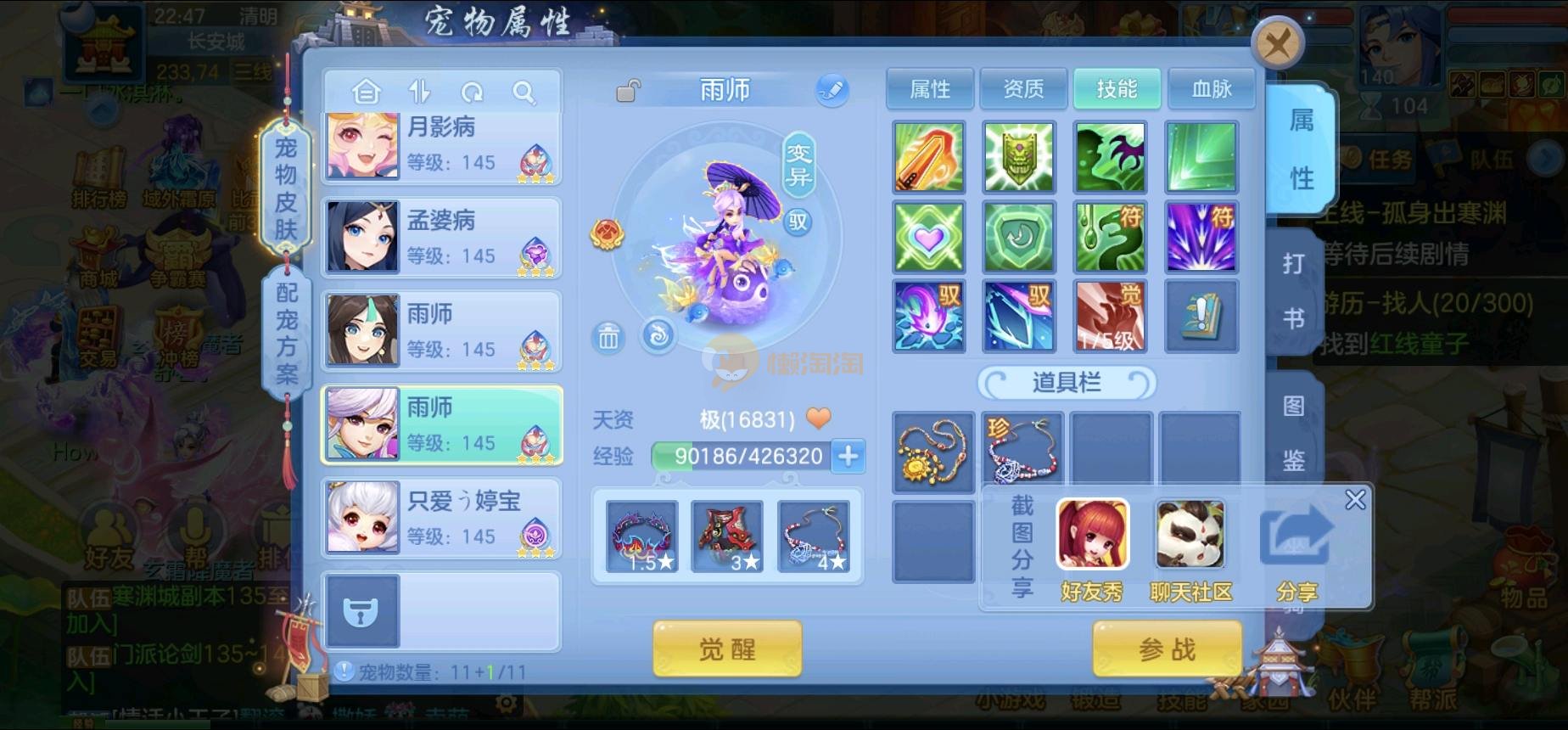Close the pet attributes window
This screenshot has width=1568, height=730.
coord(1277,42)
